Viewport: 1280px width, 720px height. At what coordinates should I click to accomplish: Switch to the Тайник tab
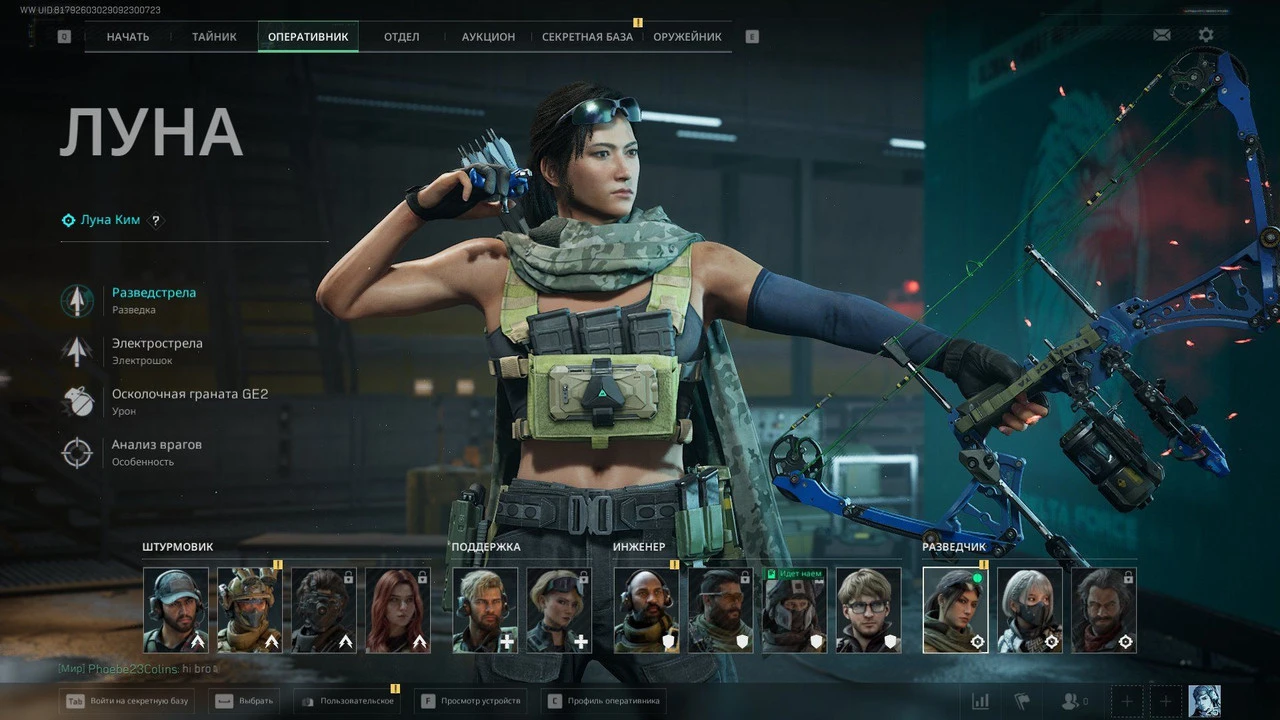pos(214,37)
